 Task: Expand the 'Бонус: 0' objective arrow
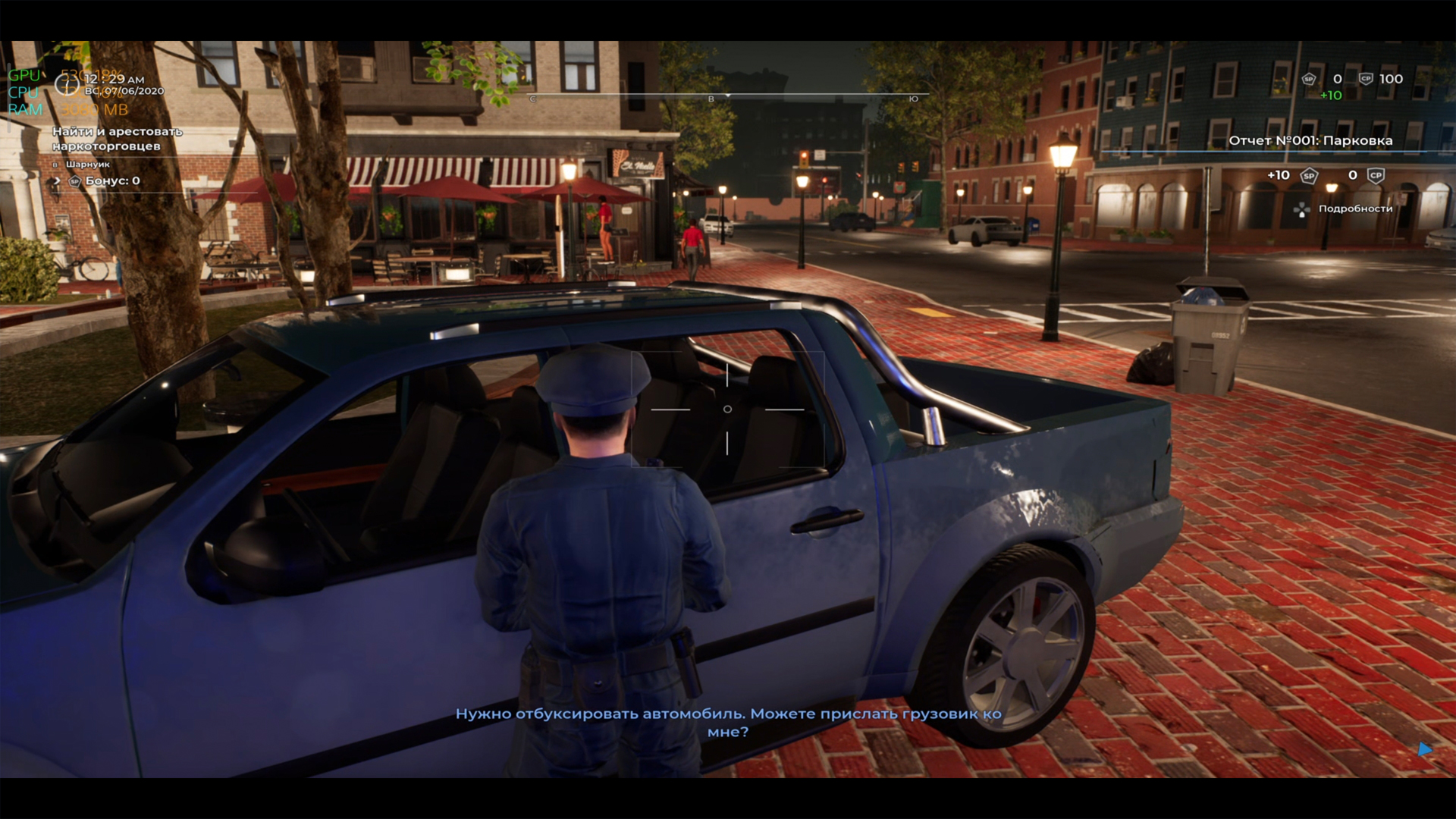pyautogui.click(x=57, y=180)
